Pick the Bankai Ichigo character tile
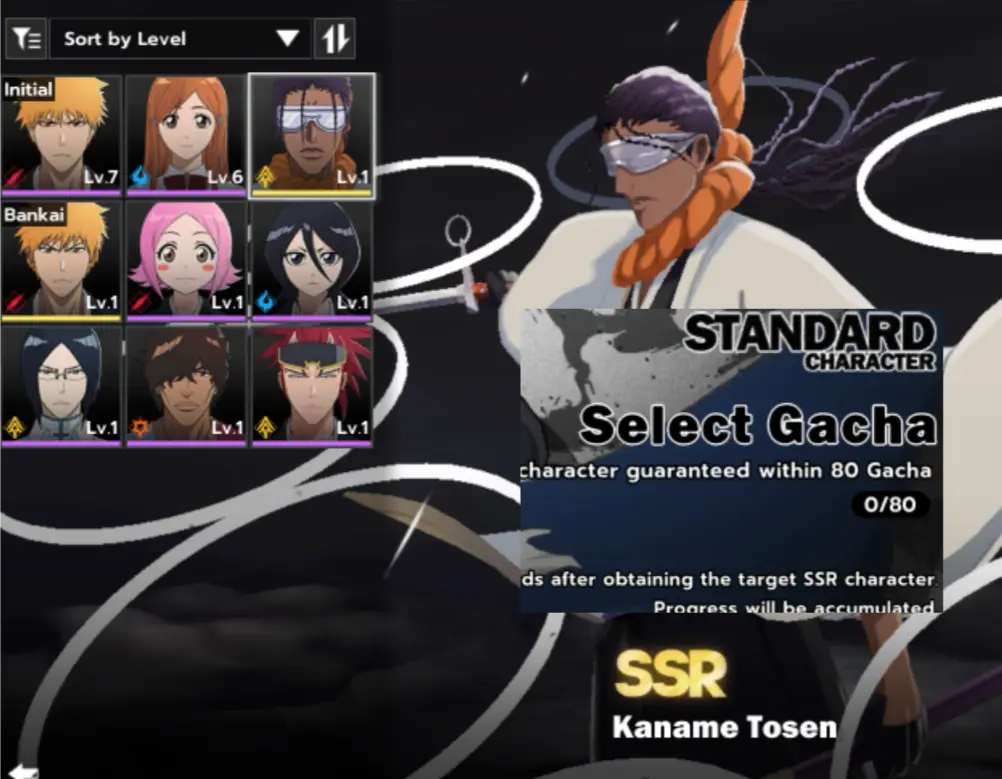The image size is (1002, 779). click(62, 260)
